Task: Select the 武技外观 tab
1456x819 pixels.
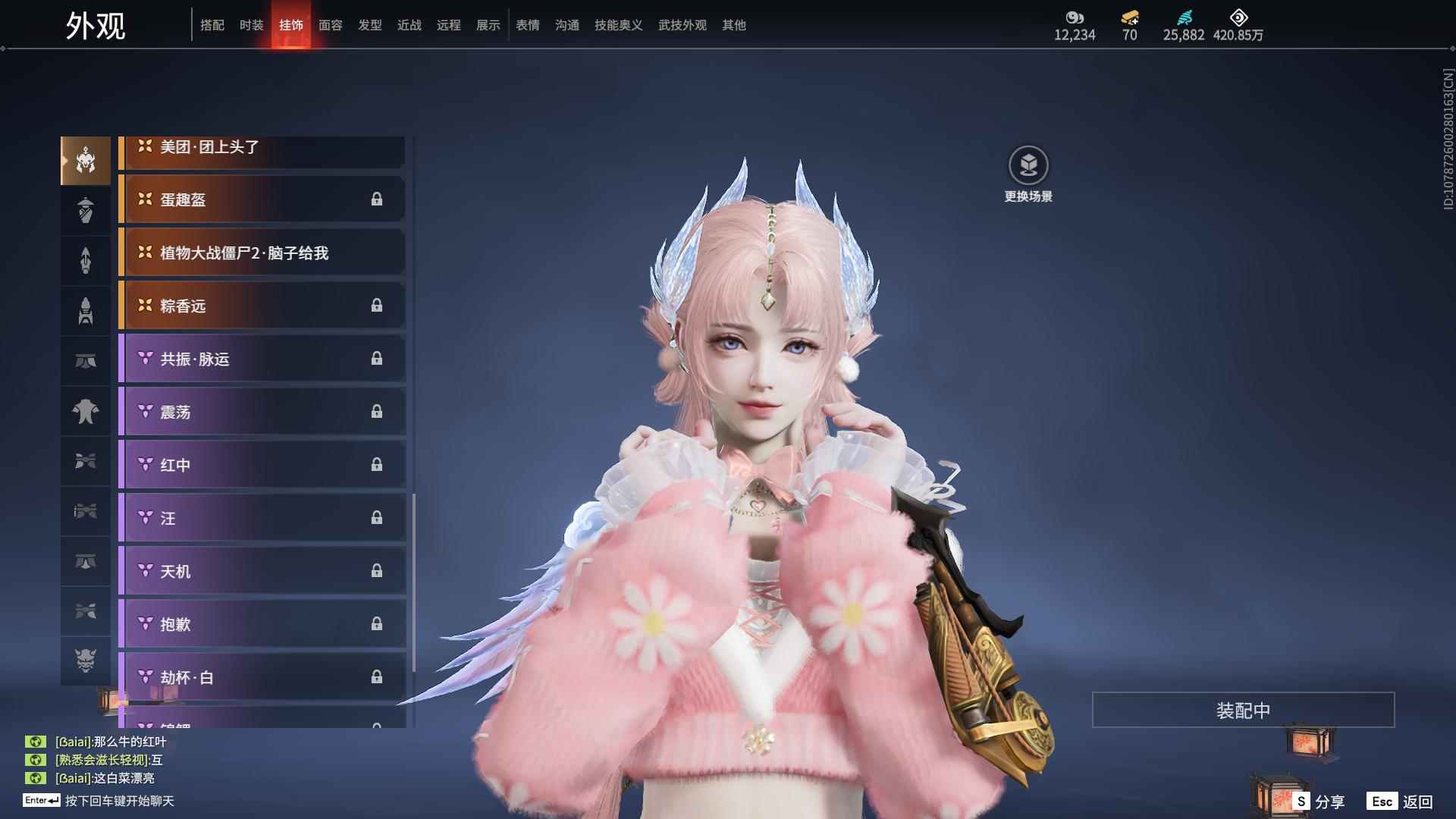Action: click(x=682, y=25)
